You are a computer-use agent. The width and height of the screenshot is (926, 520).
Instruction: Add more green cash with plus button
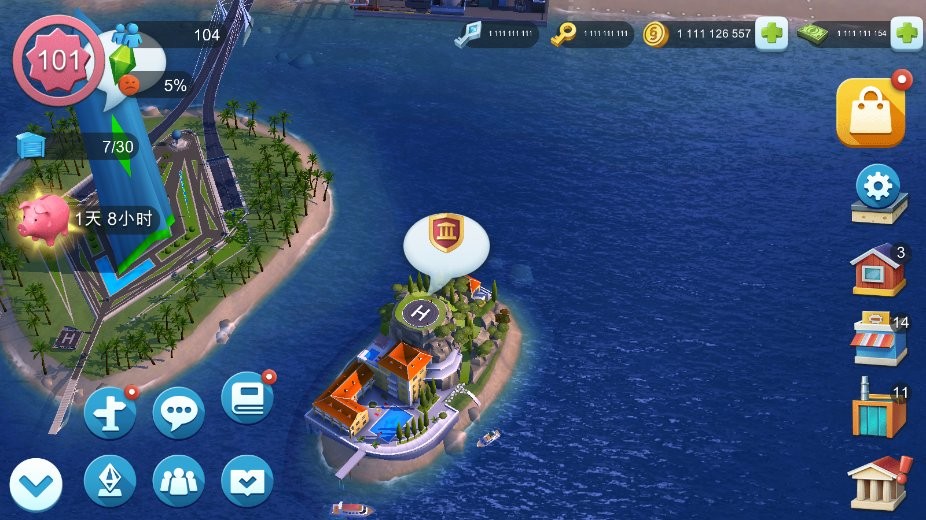[907, 35]
